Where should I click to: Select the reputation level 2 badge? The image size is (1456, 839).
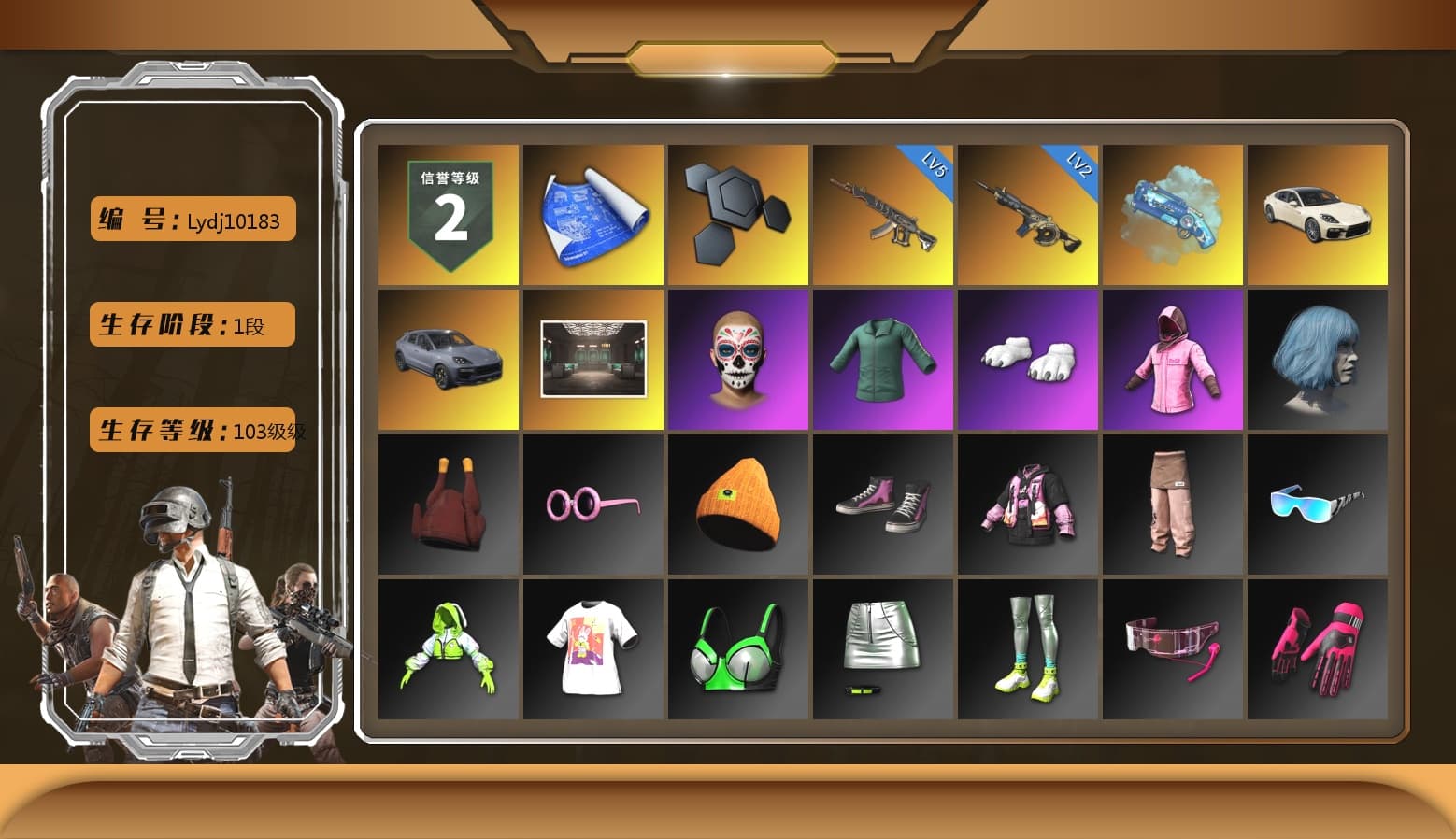click(448, 213)
